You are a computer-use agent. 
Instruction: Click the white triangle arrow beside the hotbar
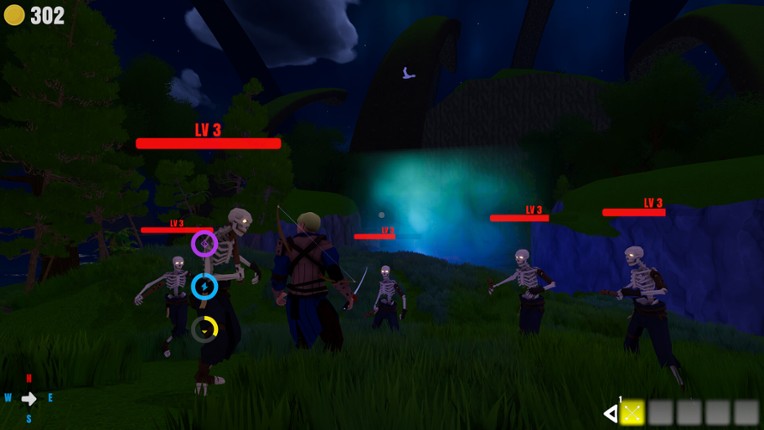pyautogui.click(x=610, y=413)
